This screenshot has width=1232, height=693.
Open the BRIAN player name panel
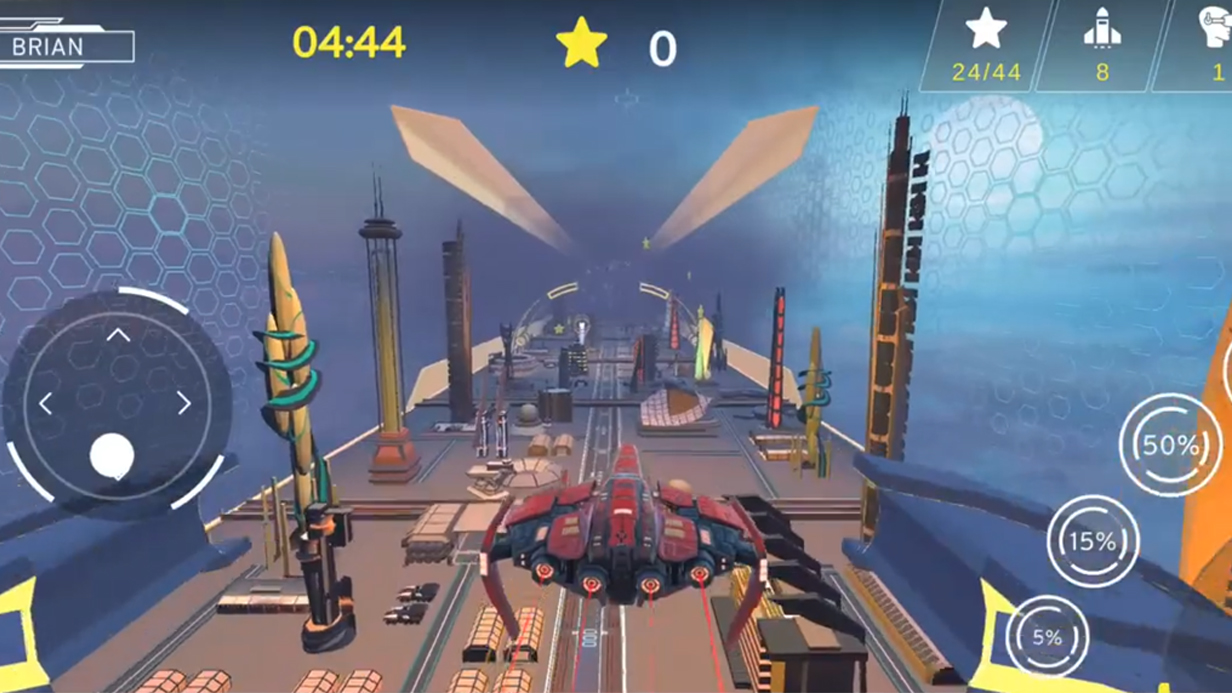[66, 46]
